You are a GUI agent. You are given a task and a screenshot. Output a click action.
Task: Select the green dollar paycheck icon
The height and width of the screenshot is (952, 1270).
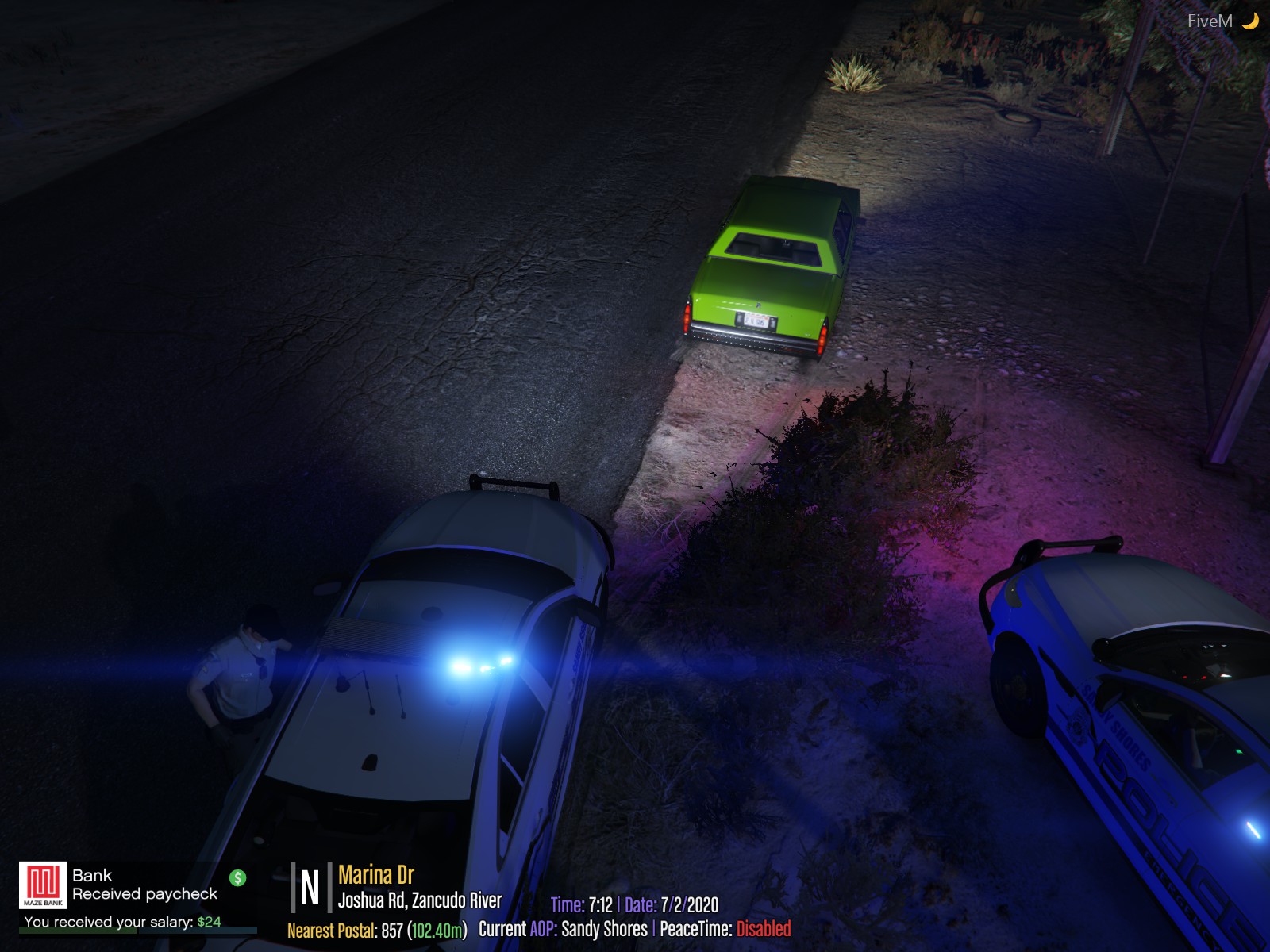coord(237,877)
